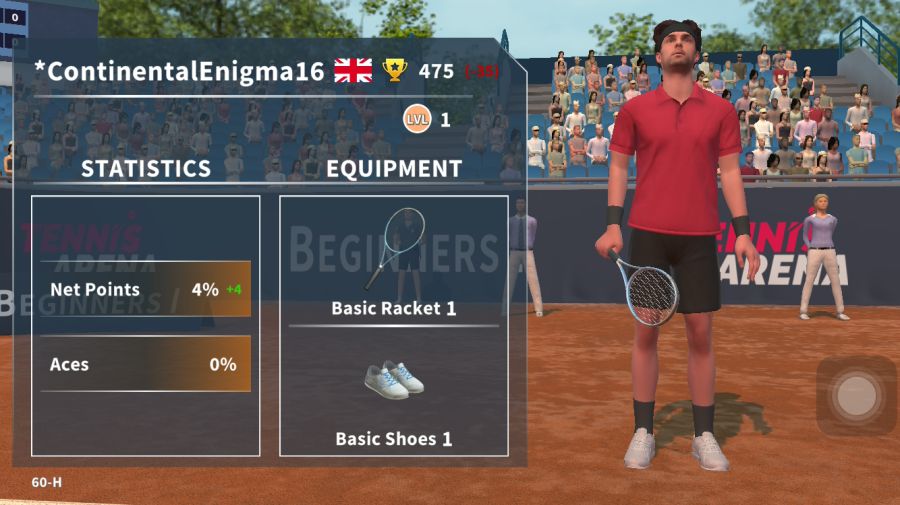Select the Basic Shoes 1 equipment slot
The width and height of the screenshot is (900, 505).
(x=393, y=395)
